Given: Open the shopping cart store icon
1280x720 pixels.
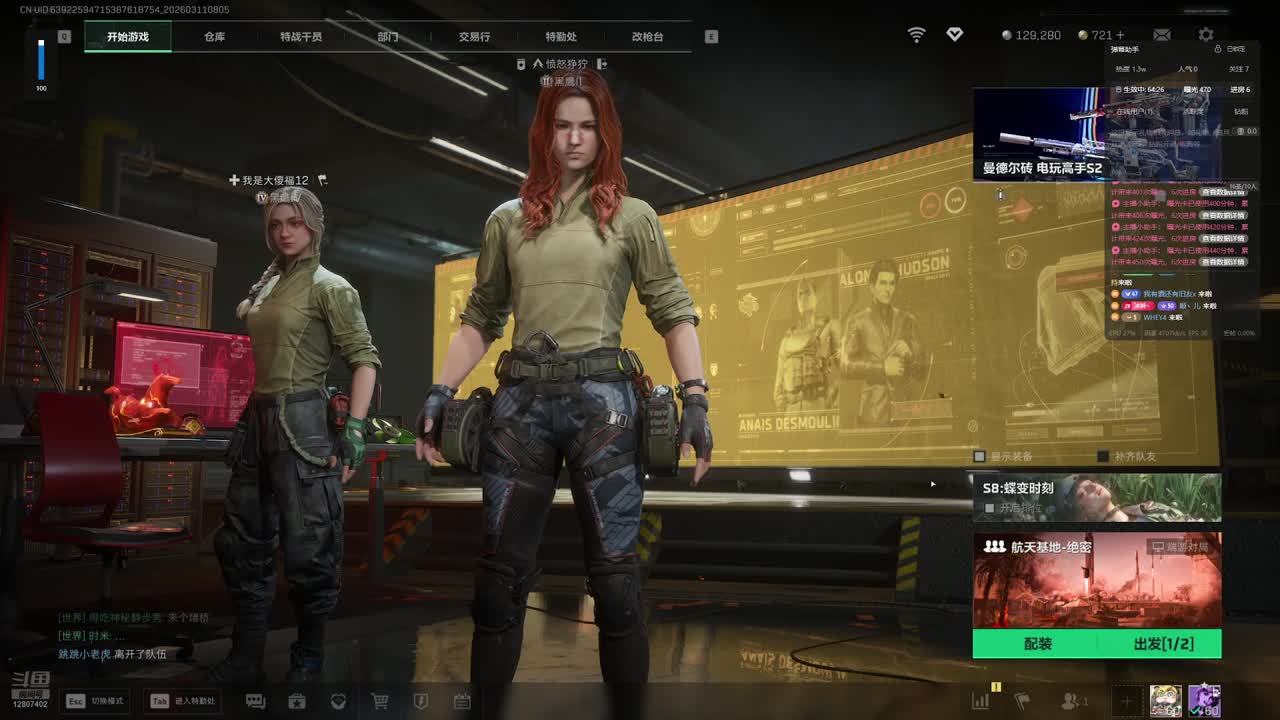Looking at the screenshot, I should (380, 702).
